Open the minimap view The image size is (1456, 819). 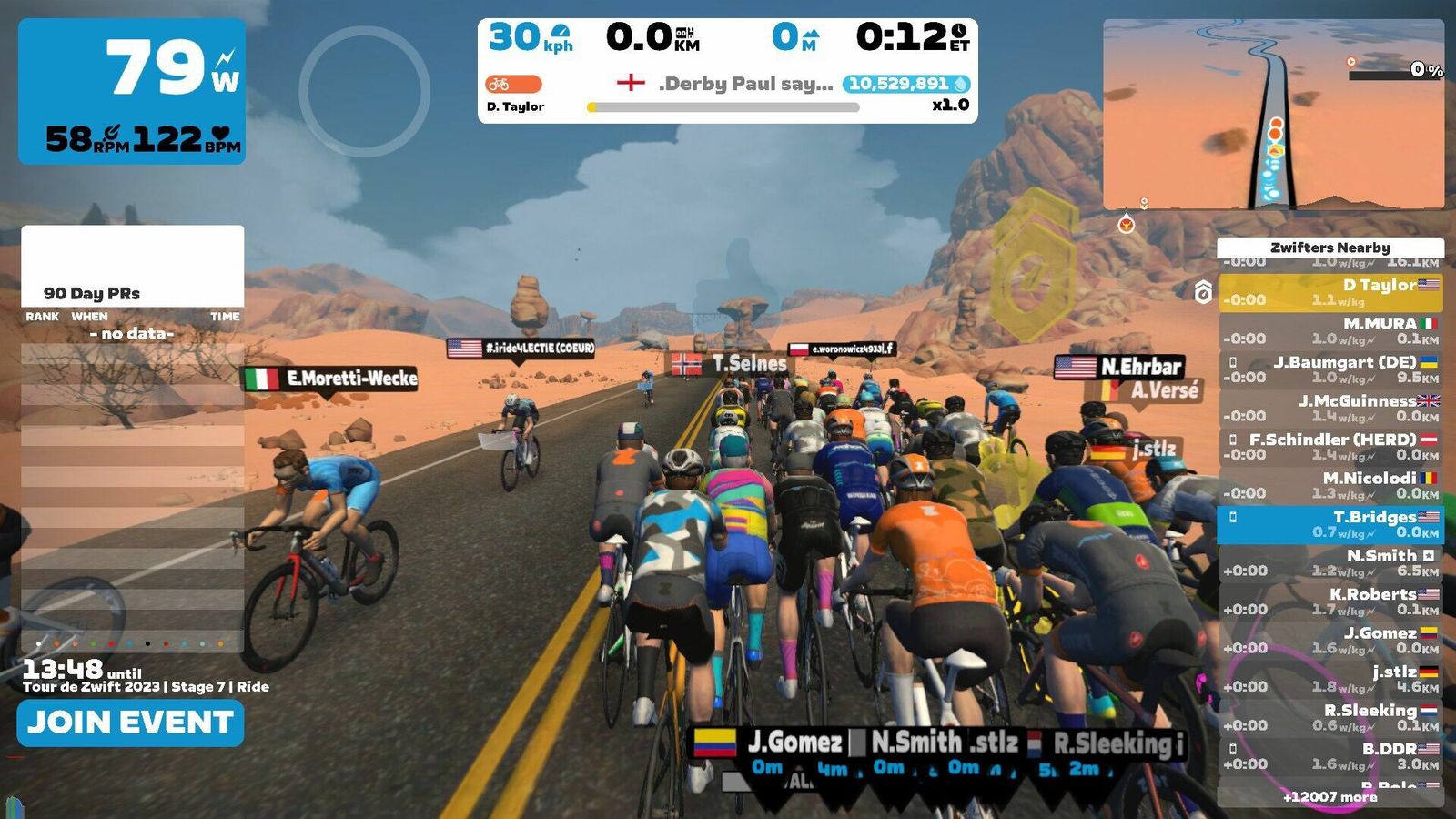coord(1273,115)
